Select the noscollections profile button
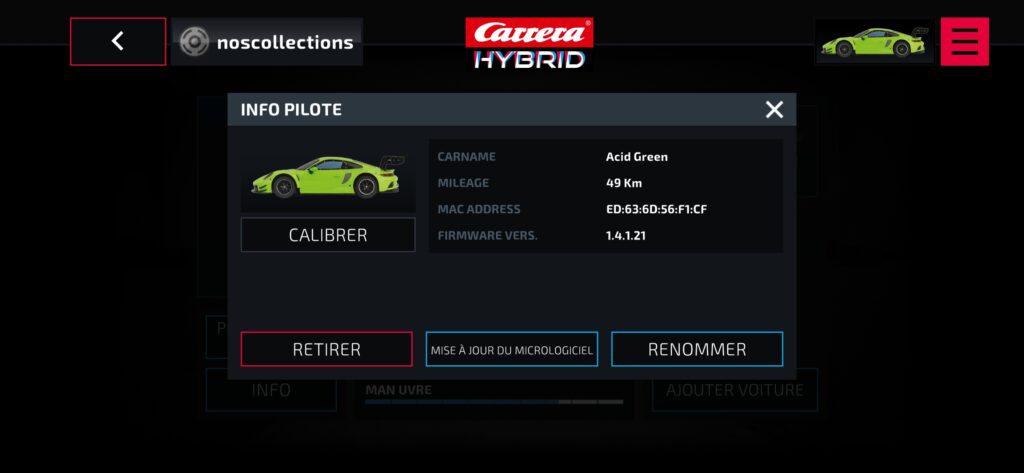Image resolution: width=1024 pixels, height=473 pixels. [x=267, y=42]
